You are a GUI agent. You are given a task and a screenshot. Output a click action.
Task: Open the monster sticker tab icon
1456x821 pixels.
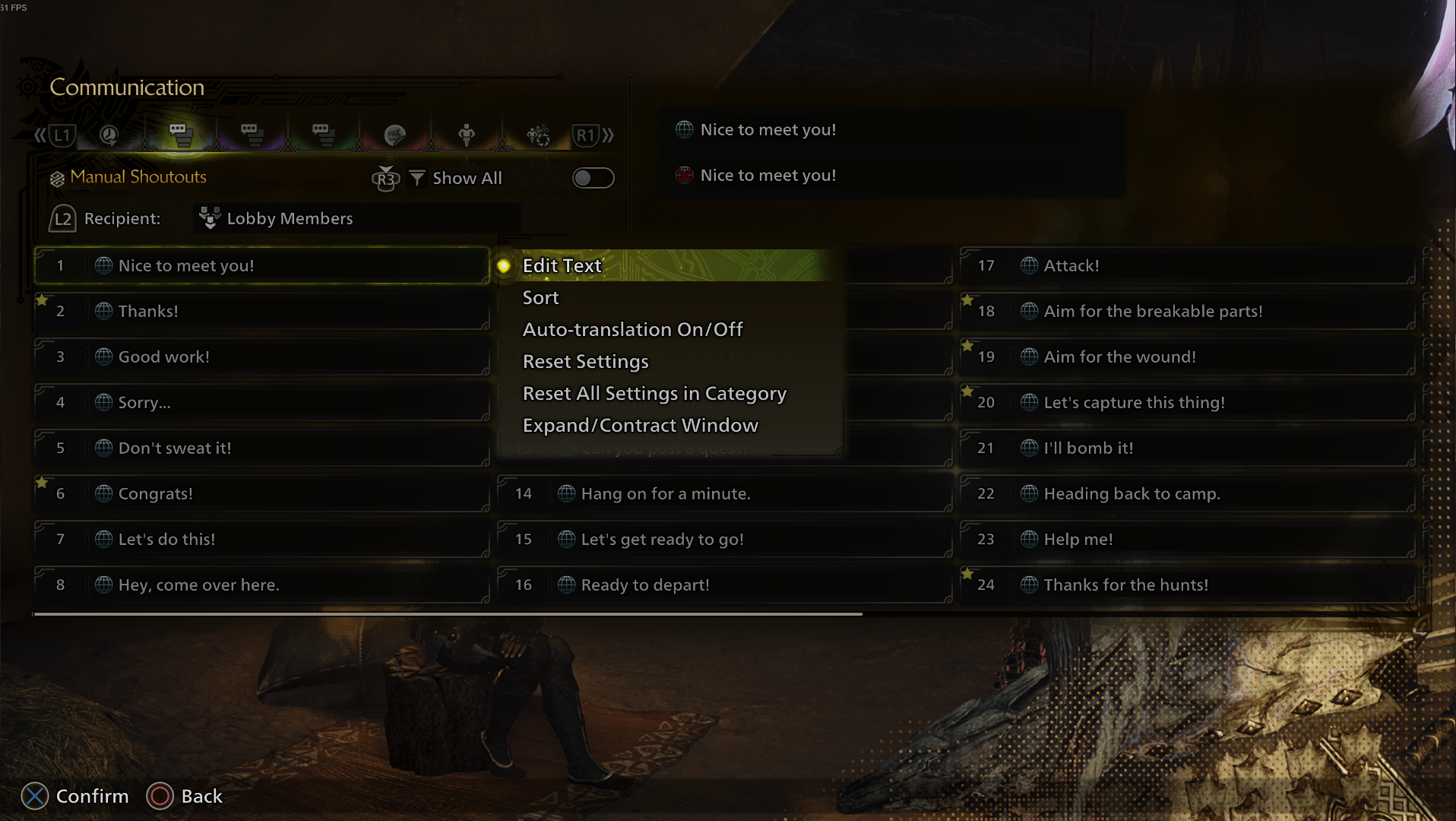point(396,135)
